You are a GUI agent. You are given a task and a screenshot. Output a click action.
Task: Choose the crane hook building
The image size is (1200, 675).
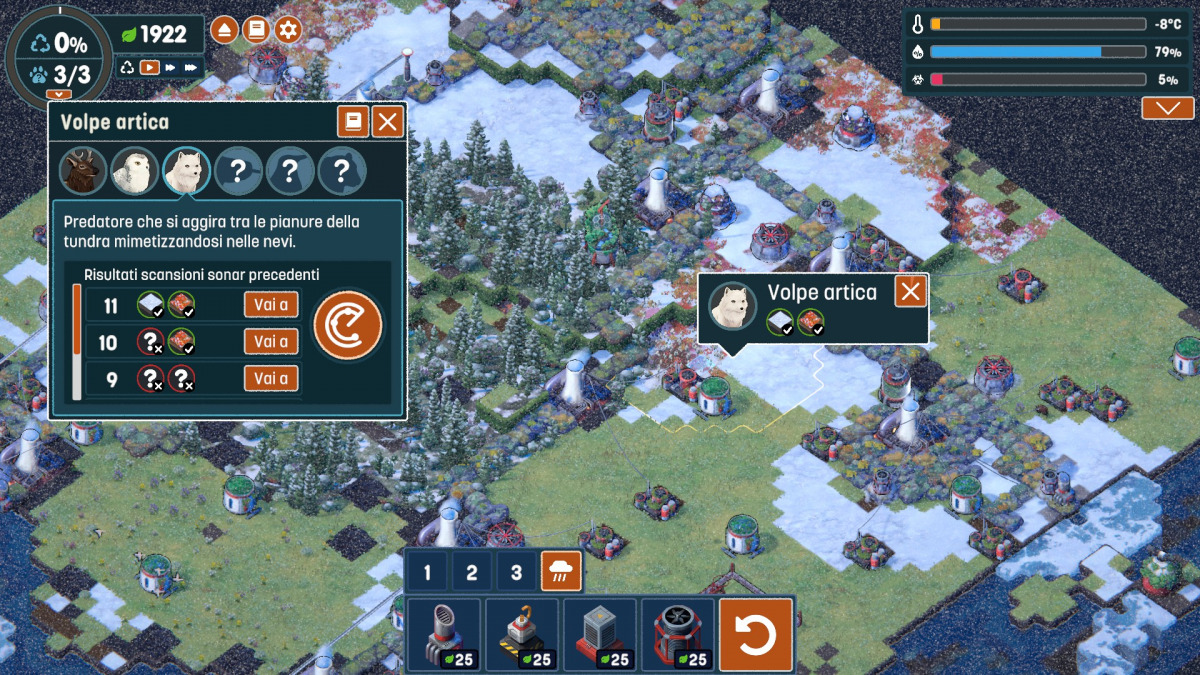point(522,634)
